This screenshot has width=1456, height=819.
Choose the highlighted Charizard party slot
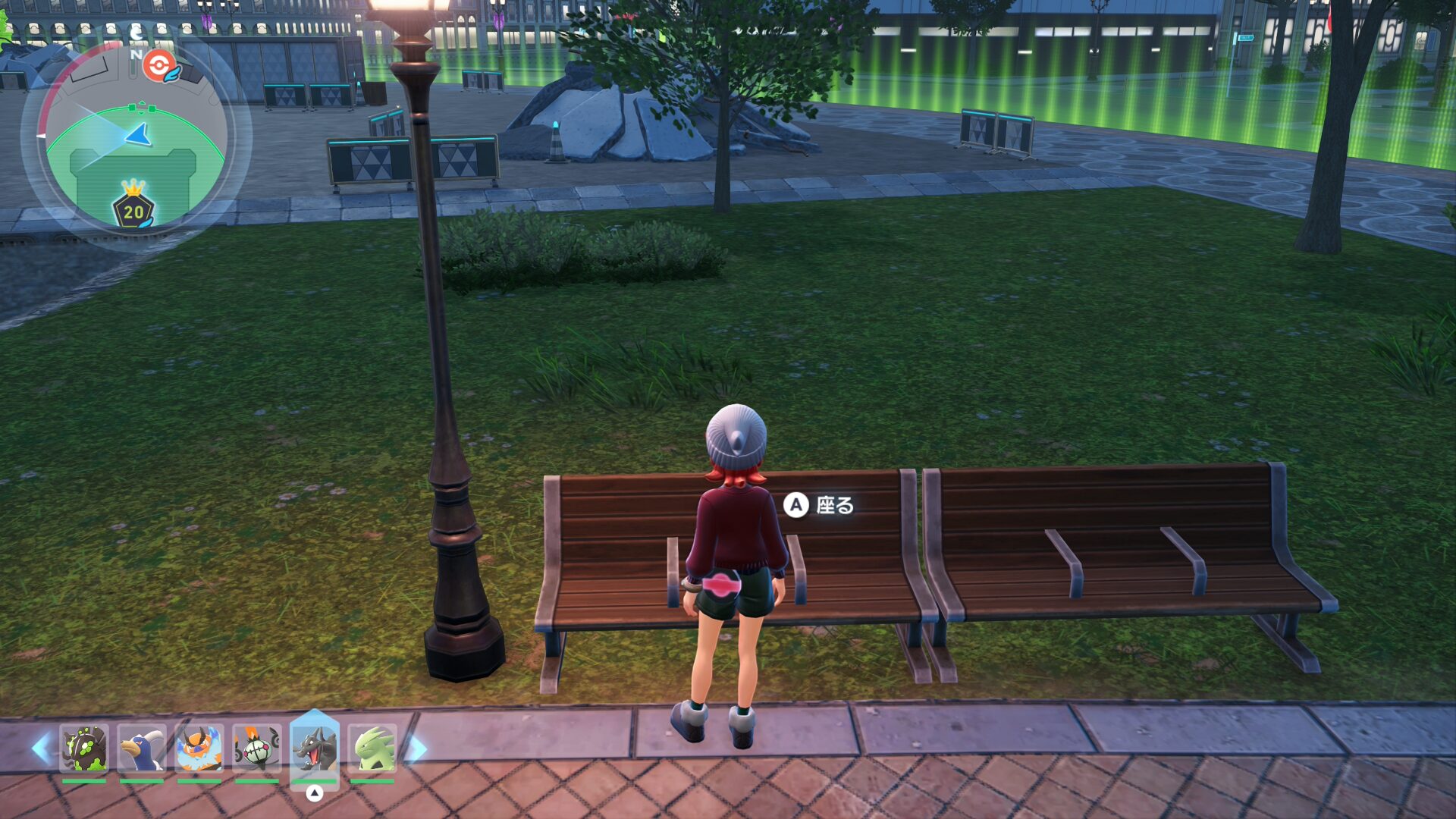pyautogui.click(x=315, y=748)
